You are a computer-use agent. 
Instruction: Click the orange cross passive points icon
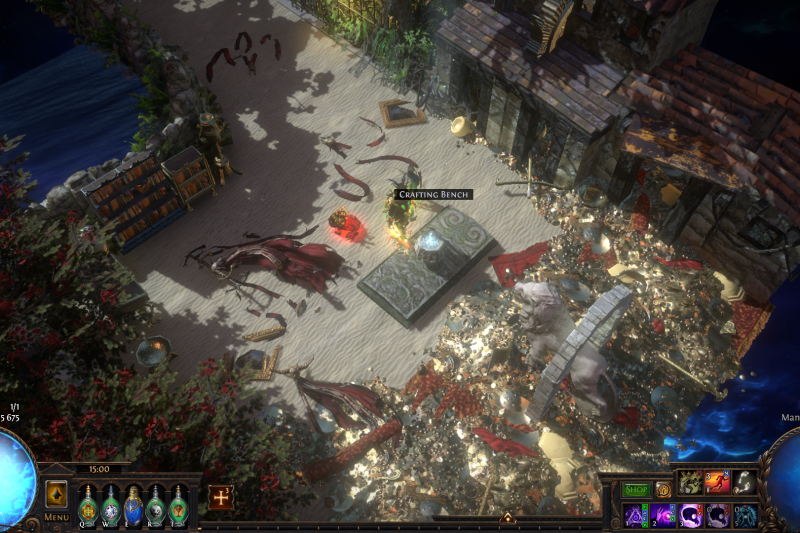[x=220, y=497]
